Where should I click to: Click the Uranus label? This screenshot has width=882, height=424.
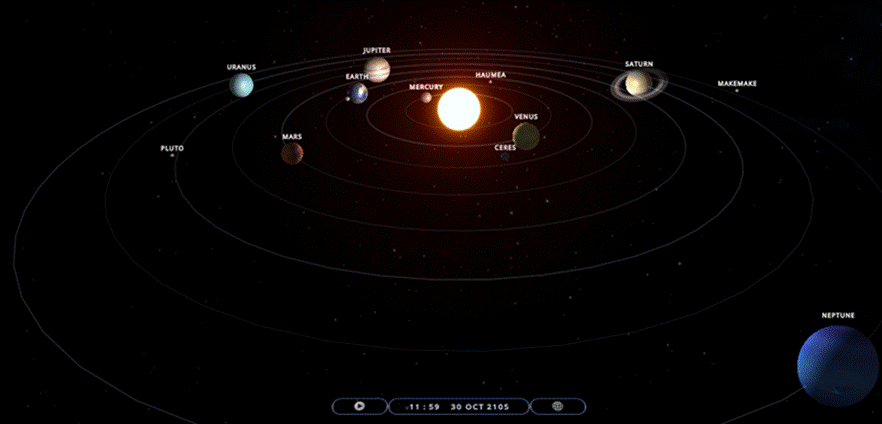241,67
